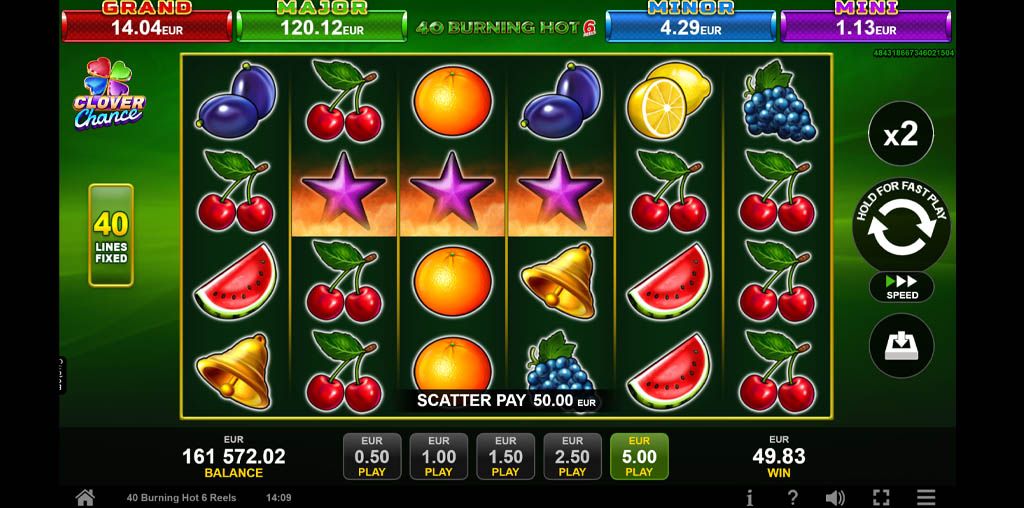Go to the lobby via the home icon
1024x508 pixels.
point(85,497)
